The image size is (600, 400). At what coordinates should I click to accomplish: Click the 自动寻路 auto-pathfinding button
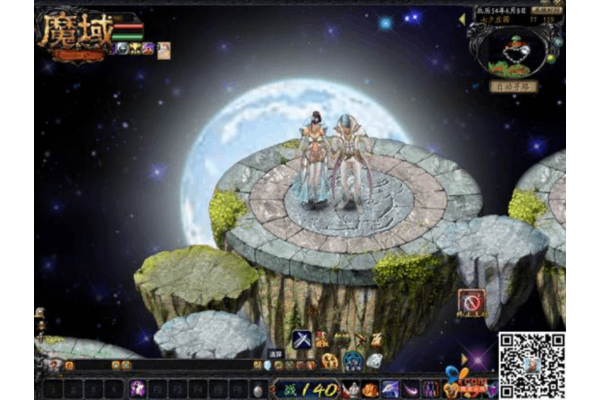513,87
